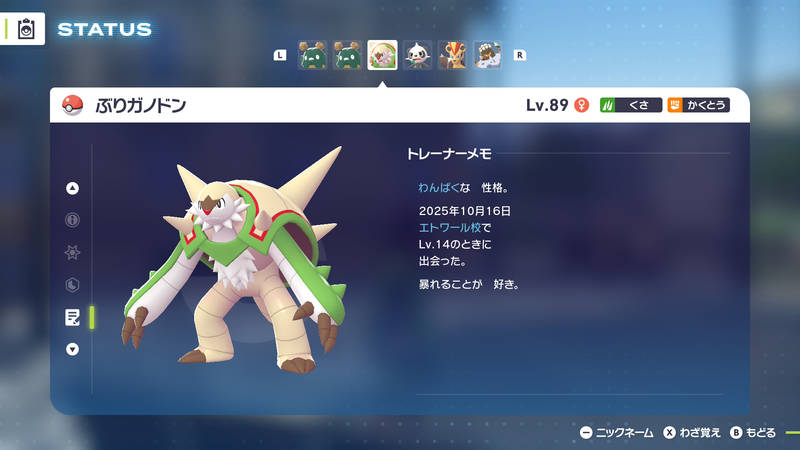Image resolution: width=800 pixels, height=450 pixels.
Task: Switch to the star-shaped stats page tab
Action: coord(72,252)
